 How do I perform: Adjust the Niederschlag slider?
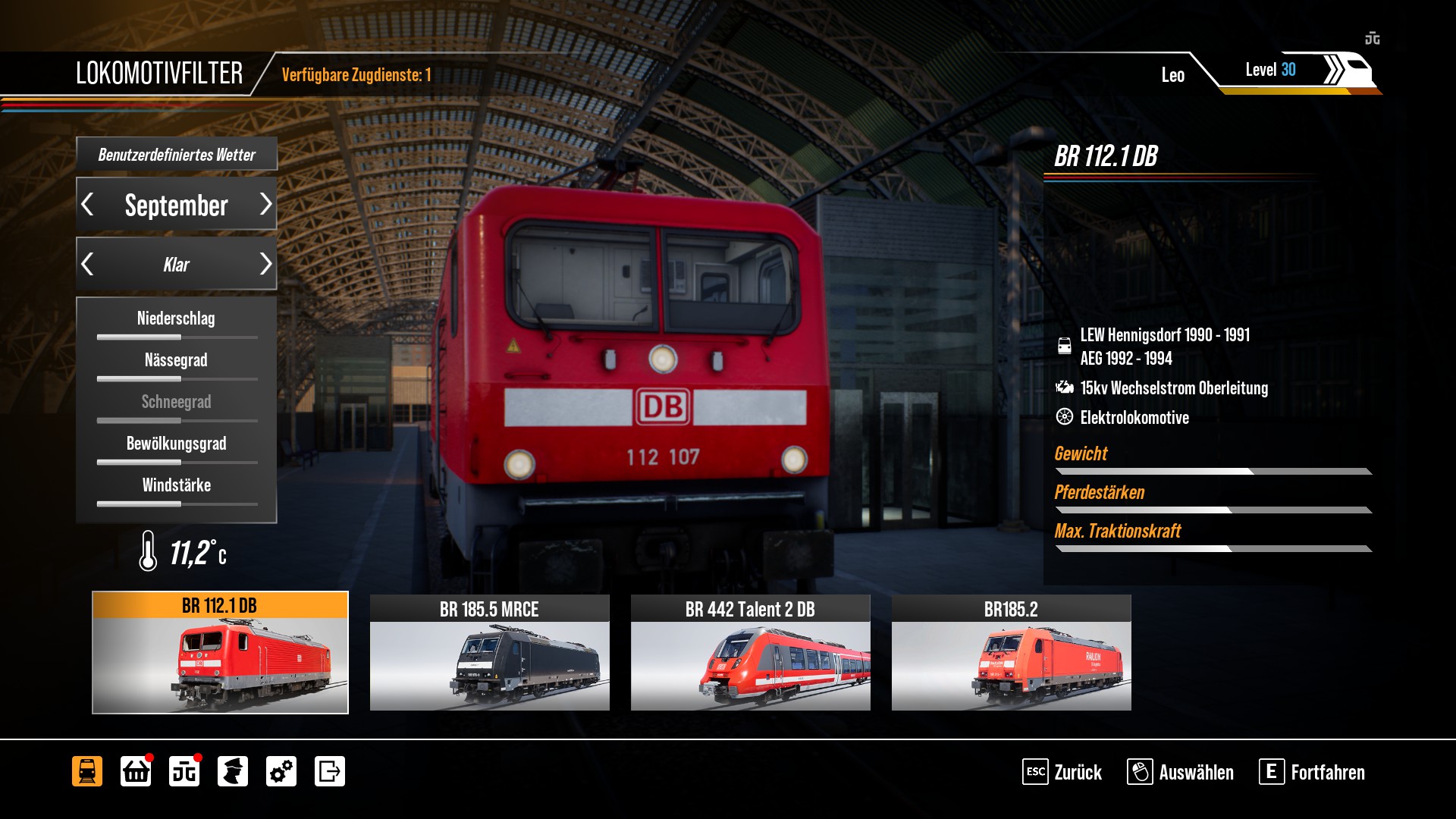pyautogui.click(x=177, y=337)
